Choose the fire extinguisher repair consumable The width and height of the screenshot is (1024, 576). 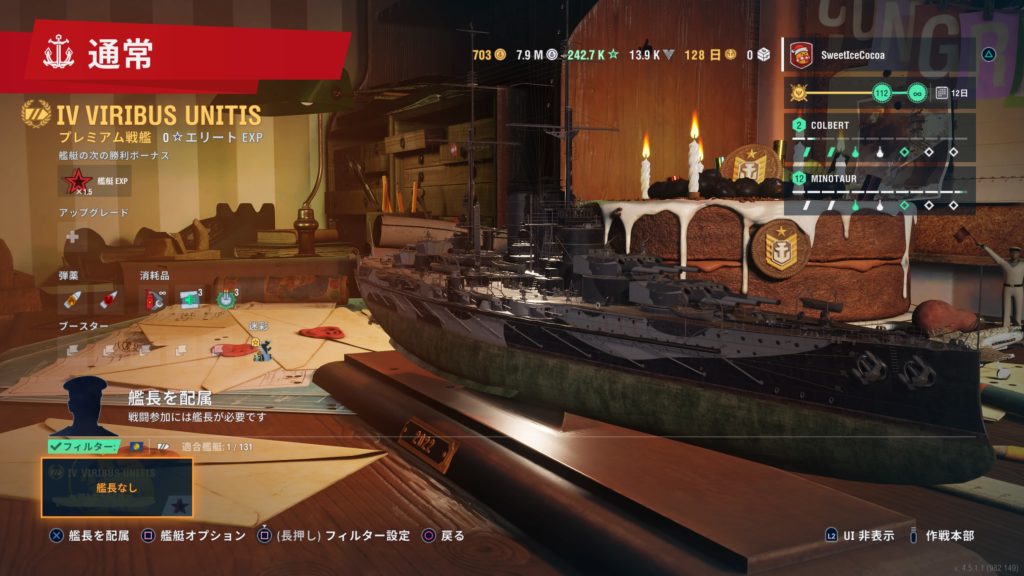point(155,299)
